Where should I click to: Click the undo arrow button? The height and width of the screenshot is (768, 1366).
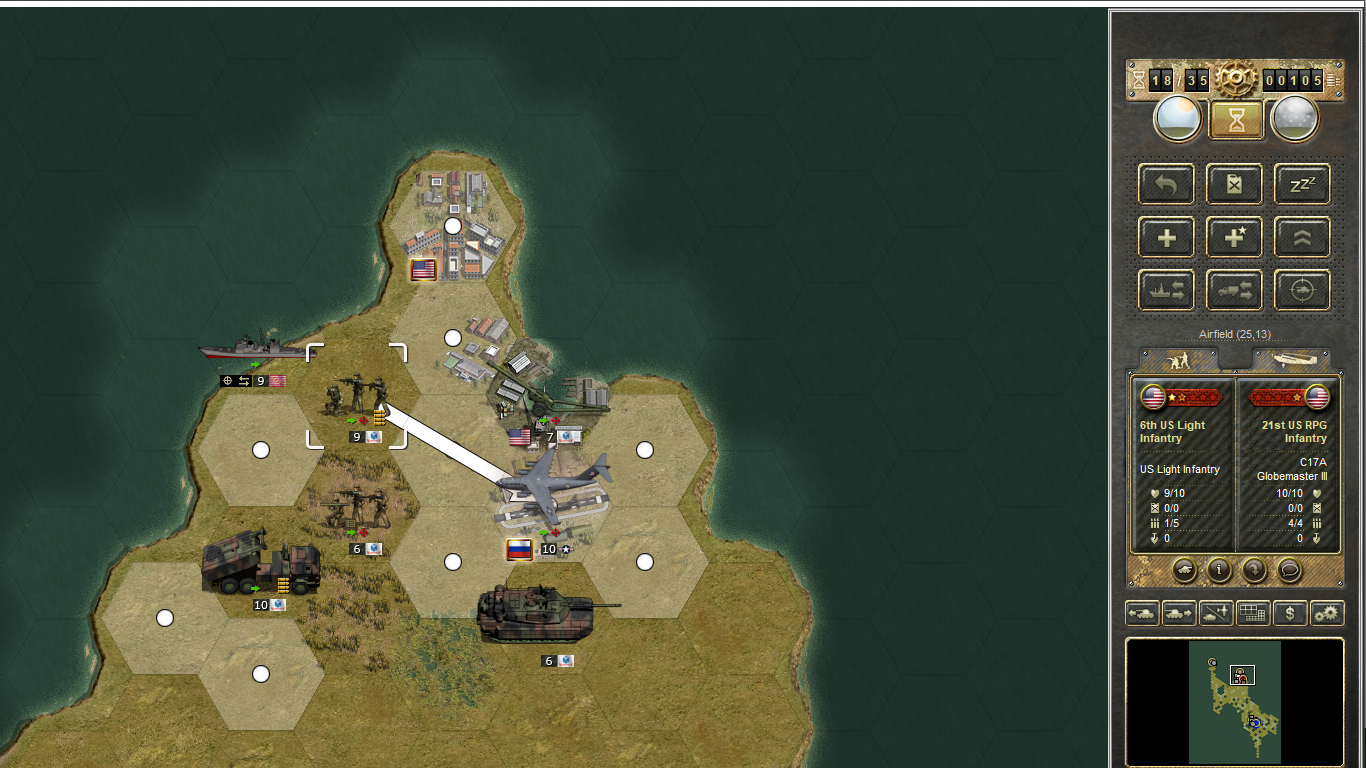click(1166, 184)
